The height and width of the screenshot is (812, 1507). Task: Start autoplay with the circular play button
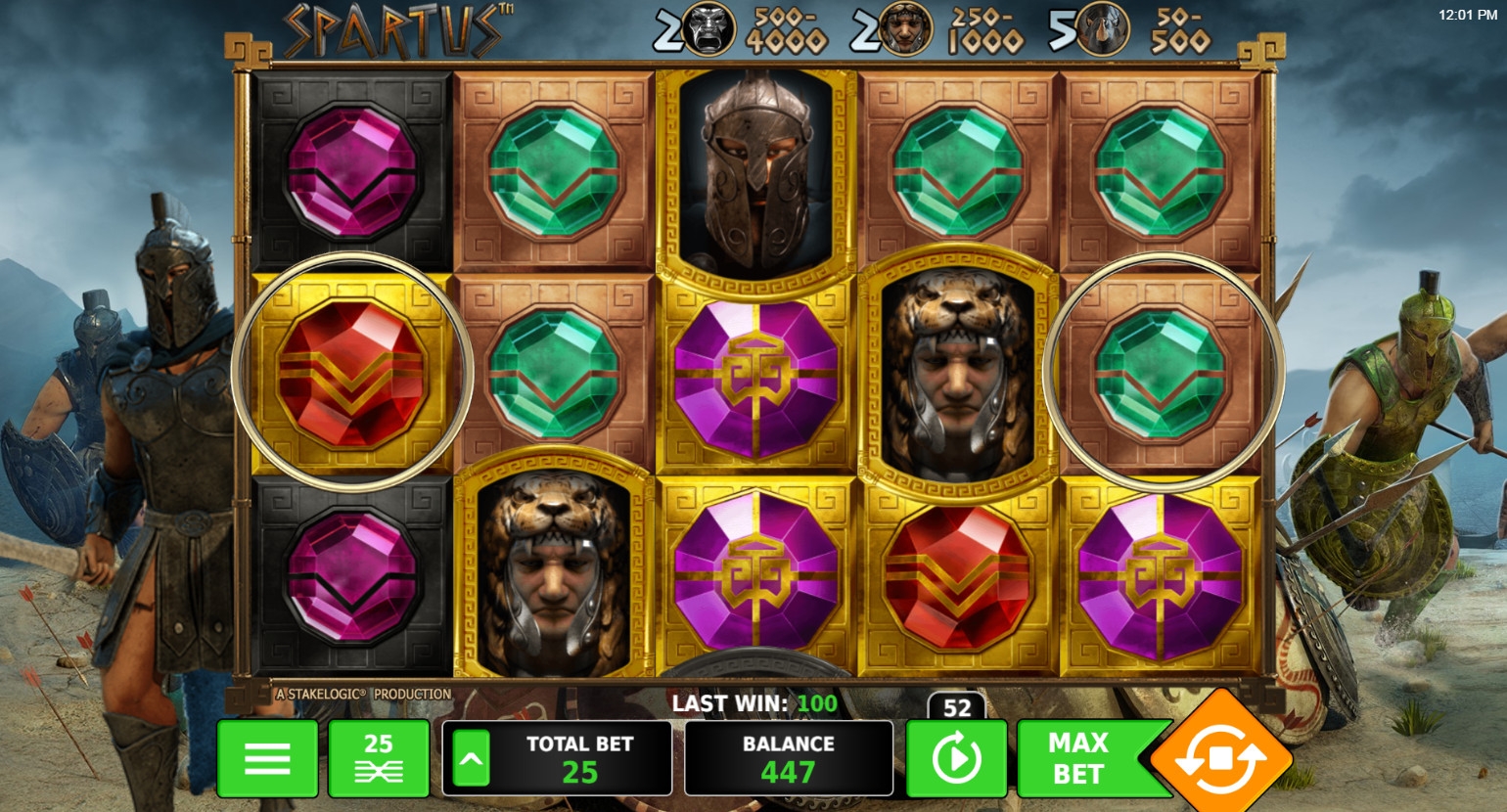tap(956, 758)
